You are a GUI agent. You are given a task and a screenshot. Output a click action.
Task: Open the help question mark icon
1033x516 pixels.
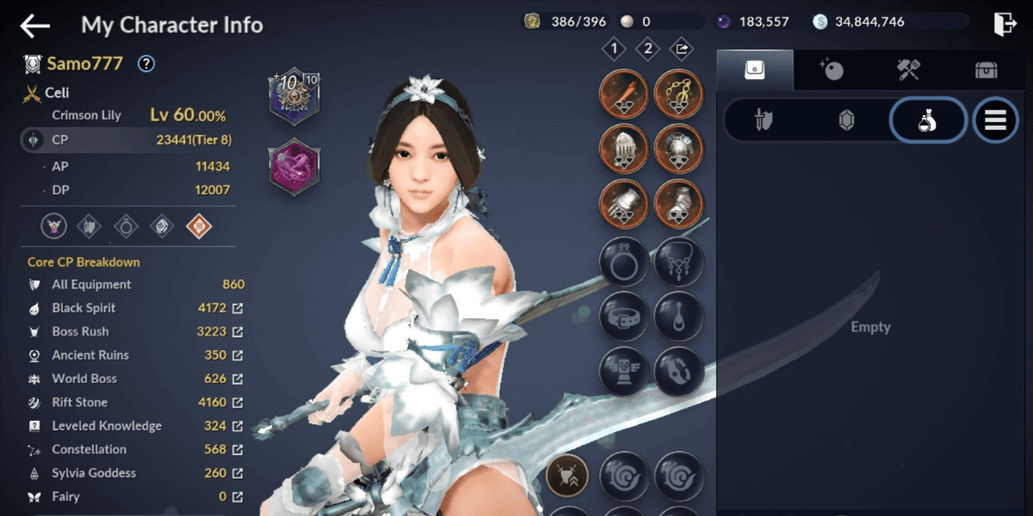(x=146, y=64)
